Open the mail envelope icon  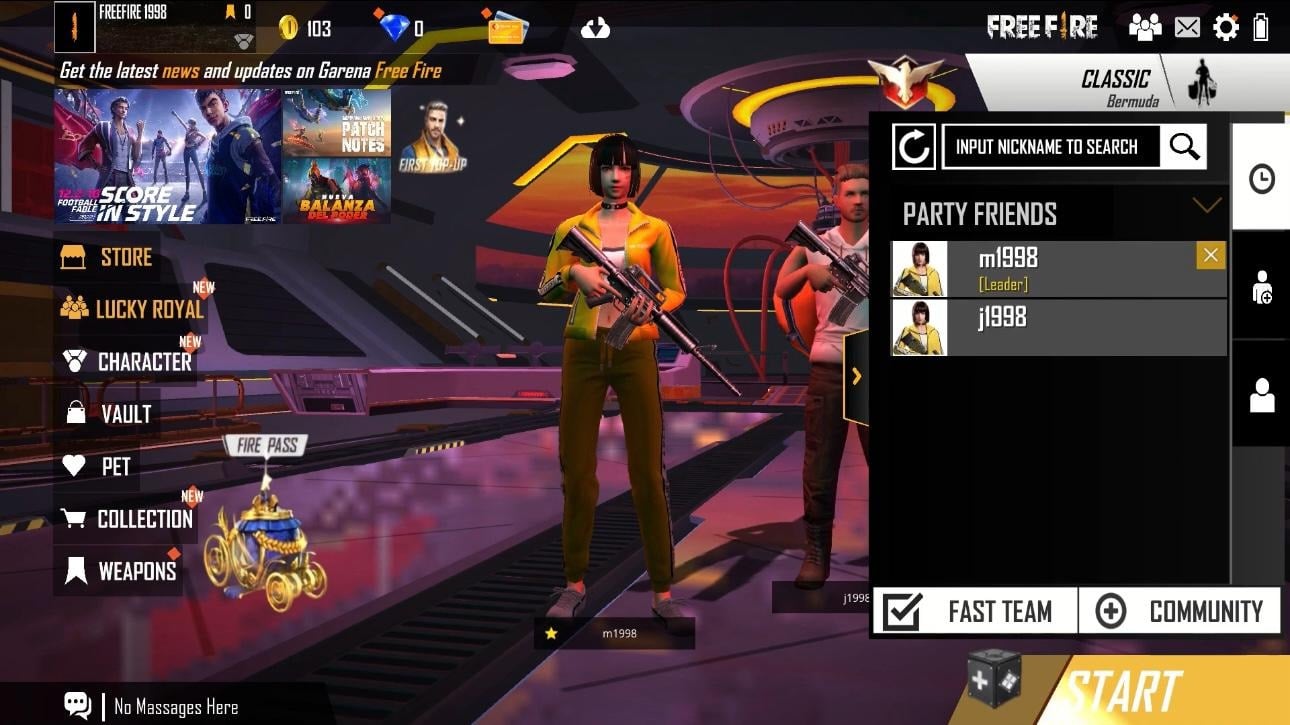[x=1187, y=27]
